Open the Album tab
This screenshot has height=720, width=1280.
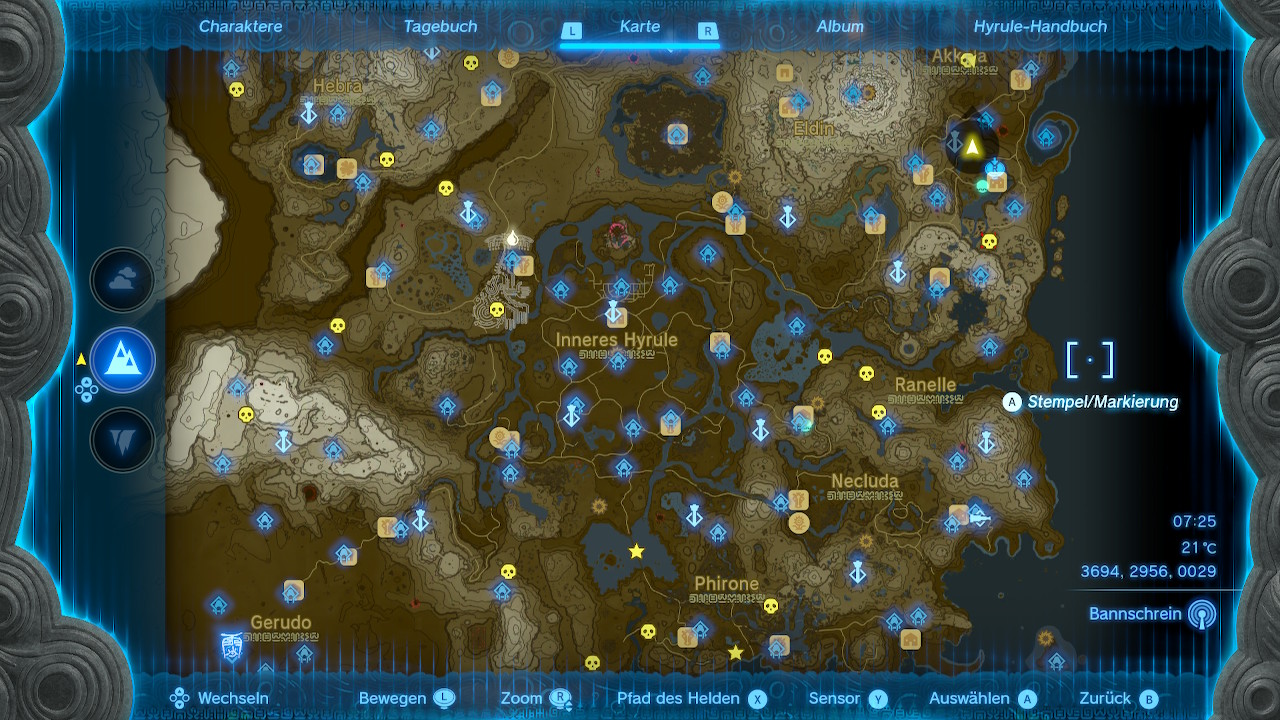click(840, 27)
